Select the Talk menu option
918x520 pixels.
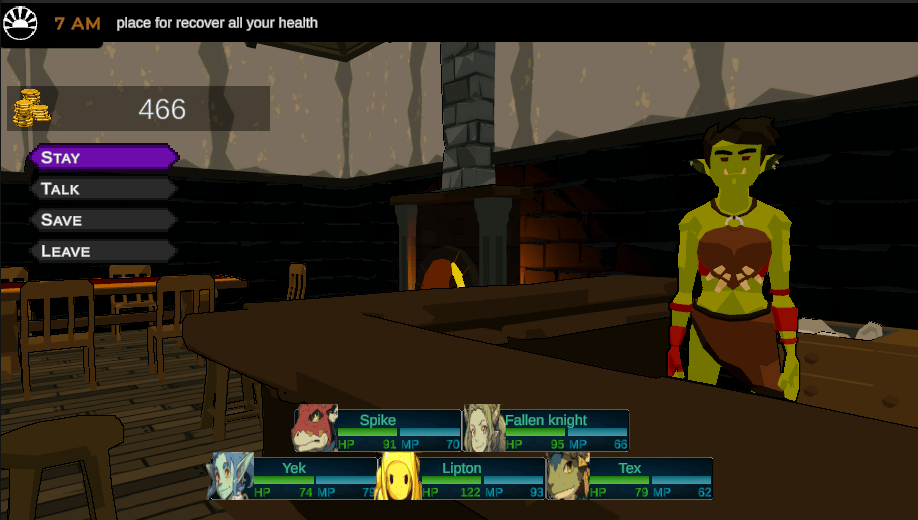pos(103,189)
